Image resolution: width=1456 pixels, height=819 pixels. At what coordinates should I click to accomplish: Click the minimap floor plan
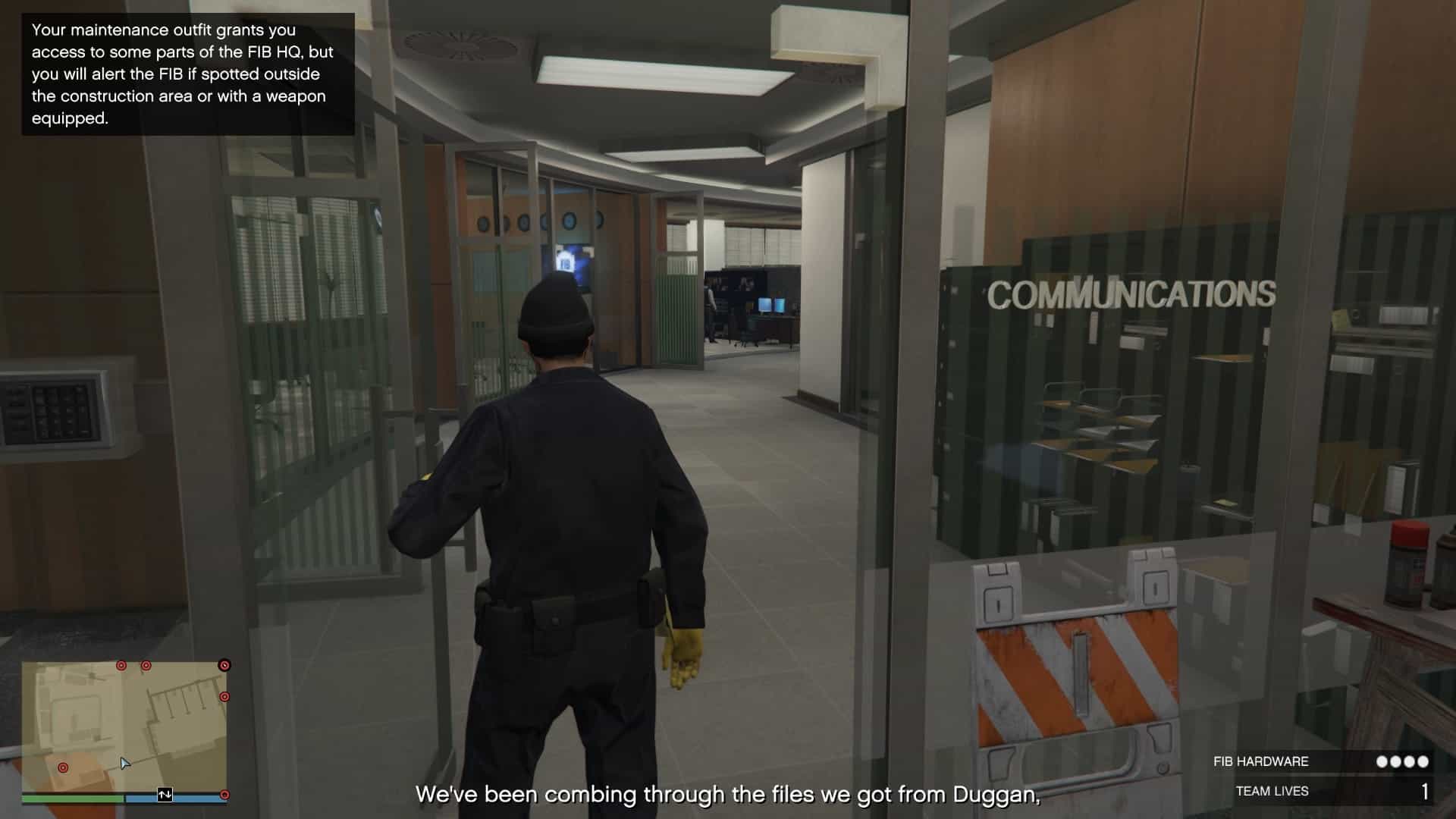pos(124,724)
